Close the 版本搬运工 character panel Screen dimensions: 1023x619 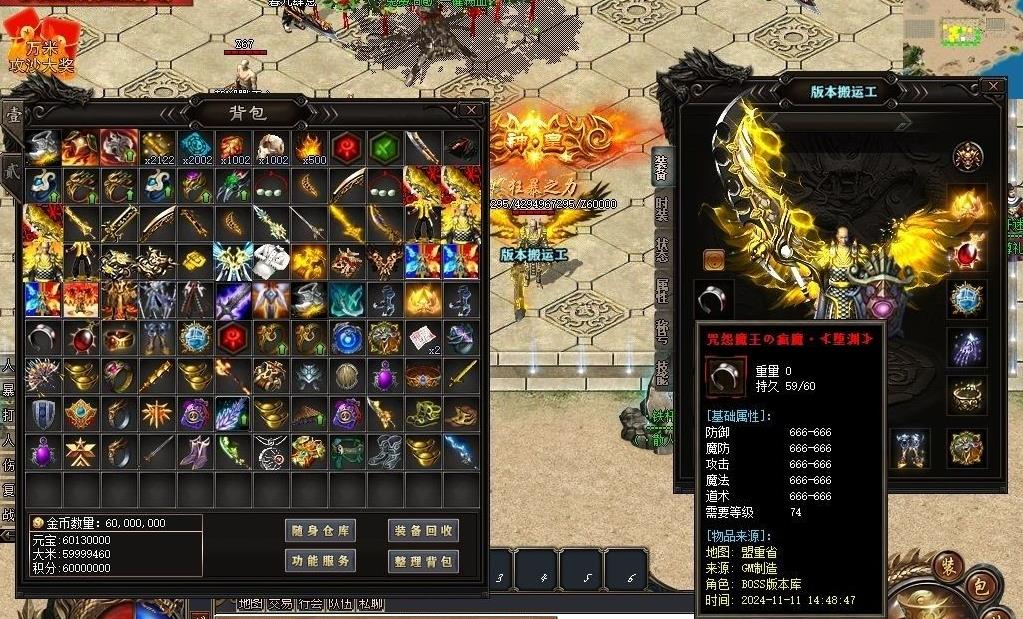(x=992, y=86)
